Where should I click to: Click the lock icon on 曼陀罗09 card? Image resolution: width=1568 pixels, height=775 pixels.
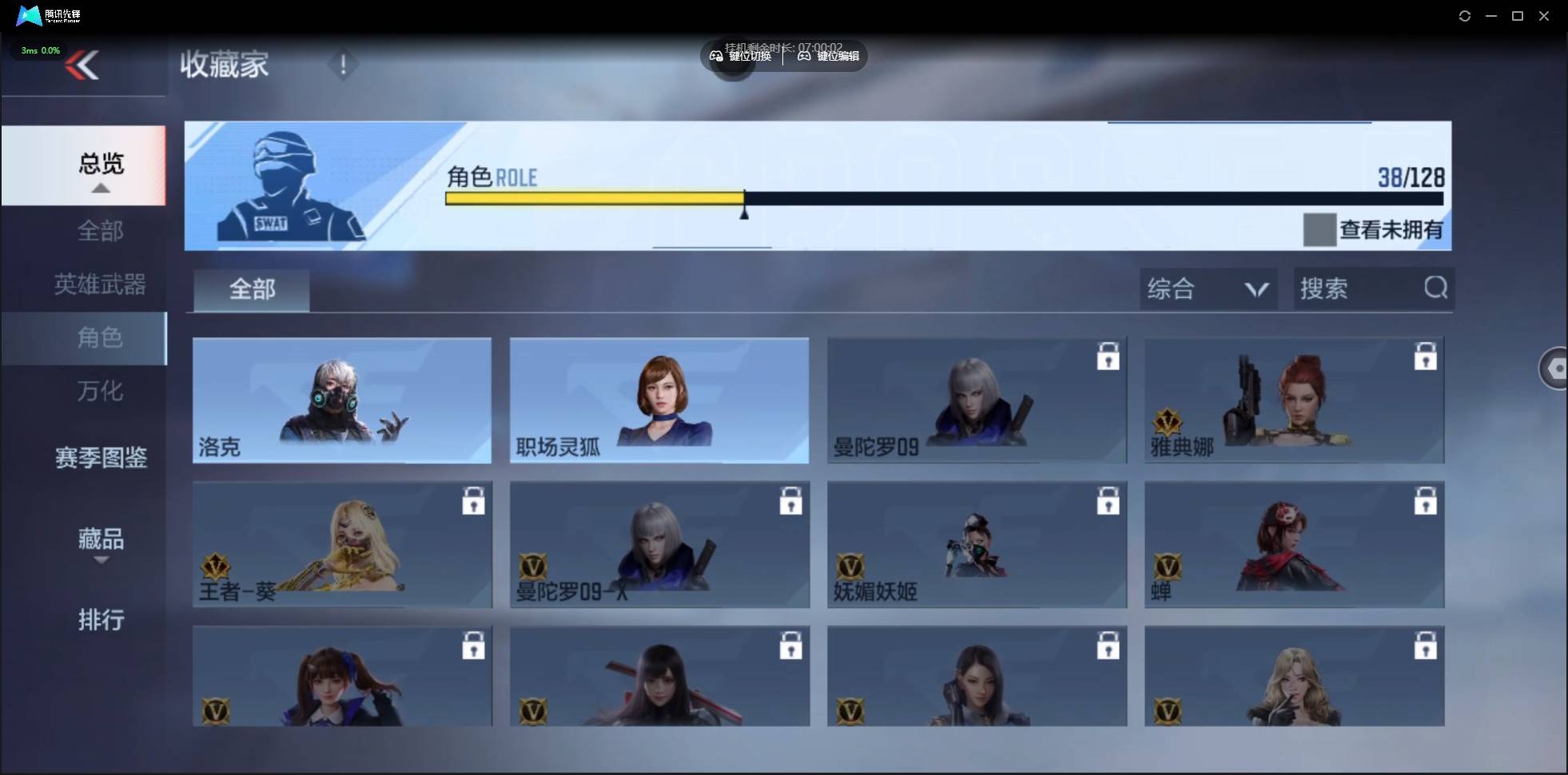1108,357
